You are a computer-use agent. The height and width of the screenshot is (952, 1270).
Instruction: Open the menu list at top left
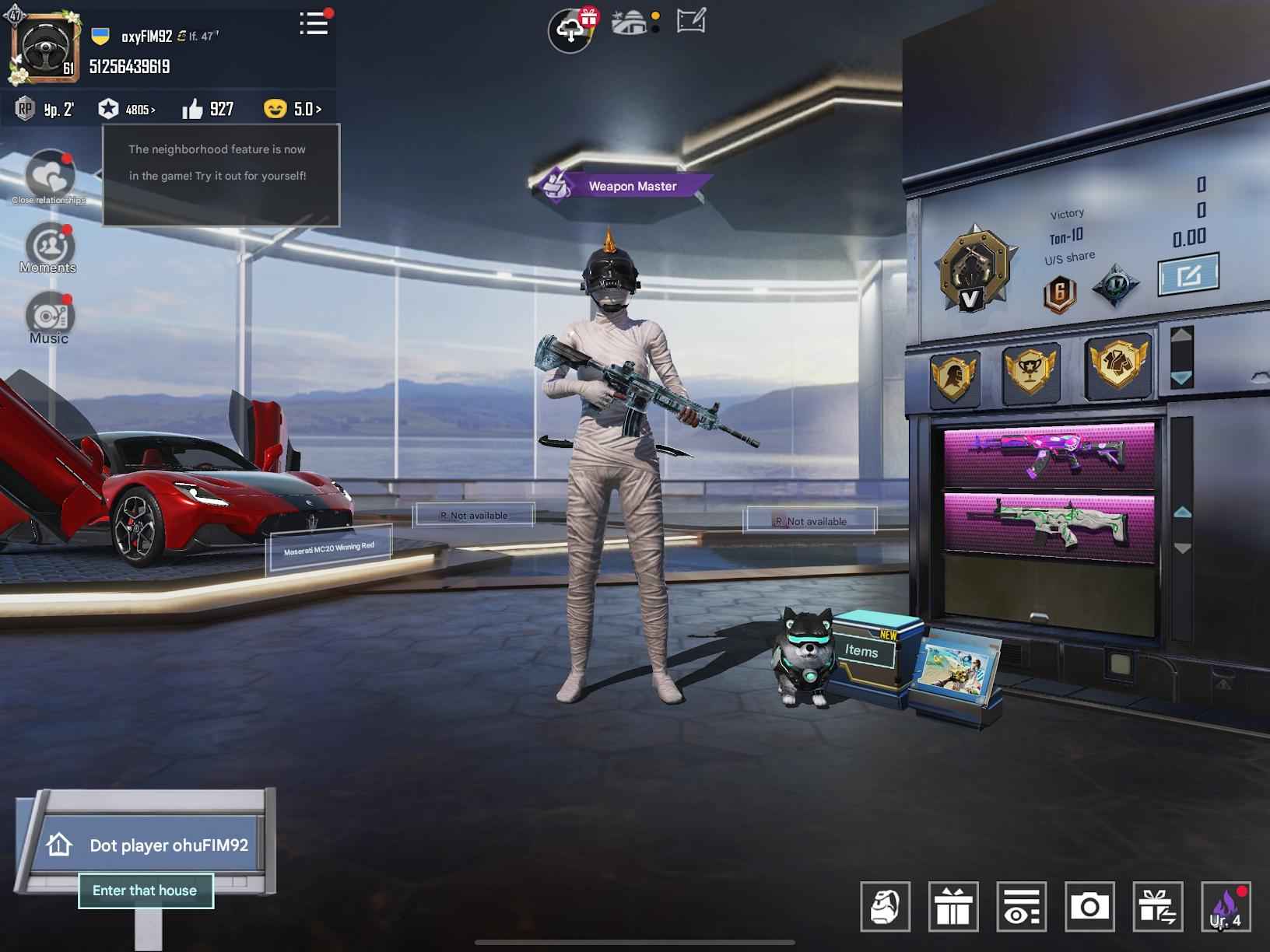click(314, 24)
